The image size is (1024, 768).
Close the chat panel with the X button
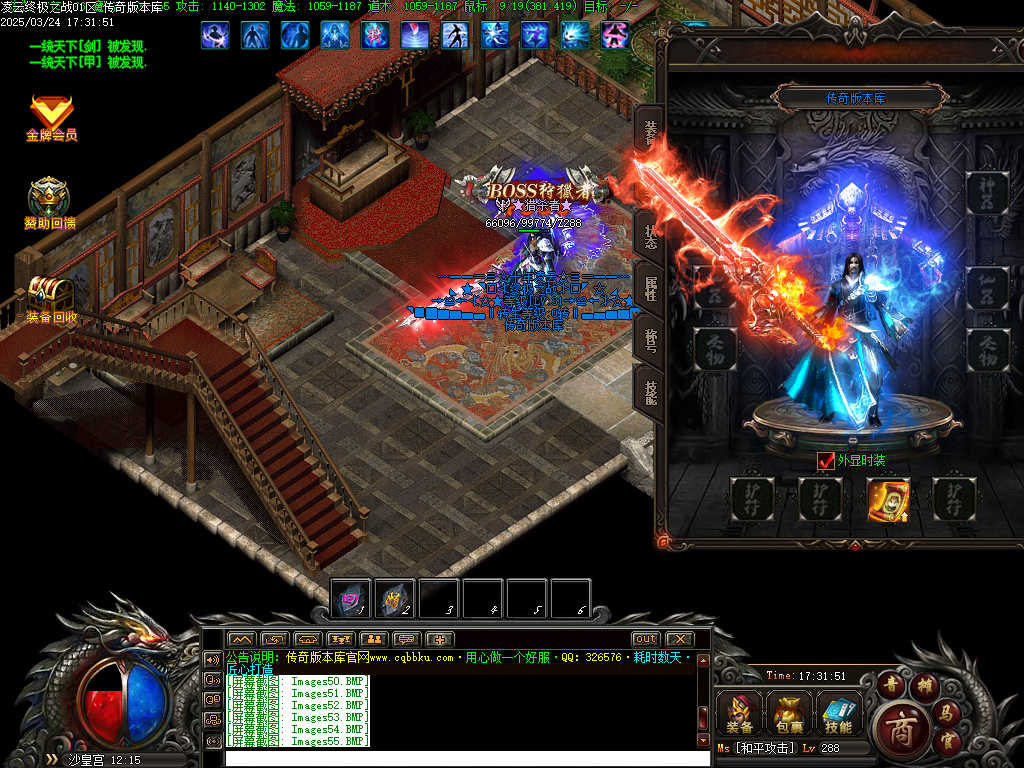[679, 639]
